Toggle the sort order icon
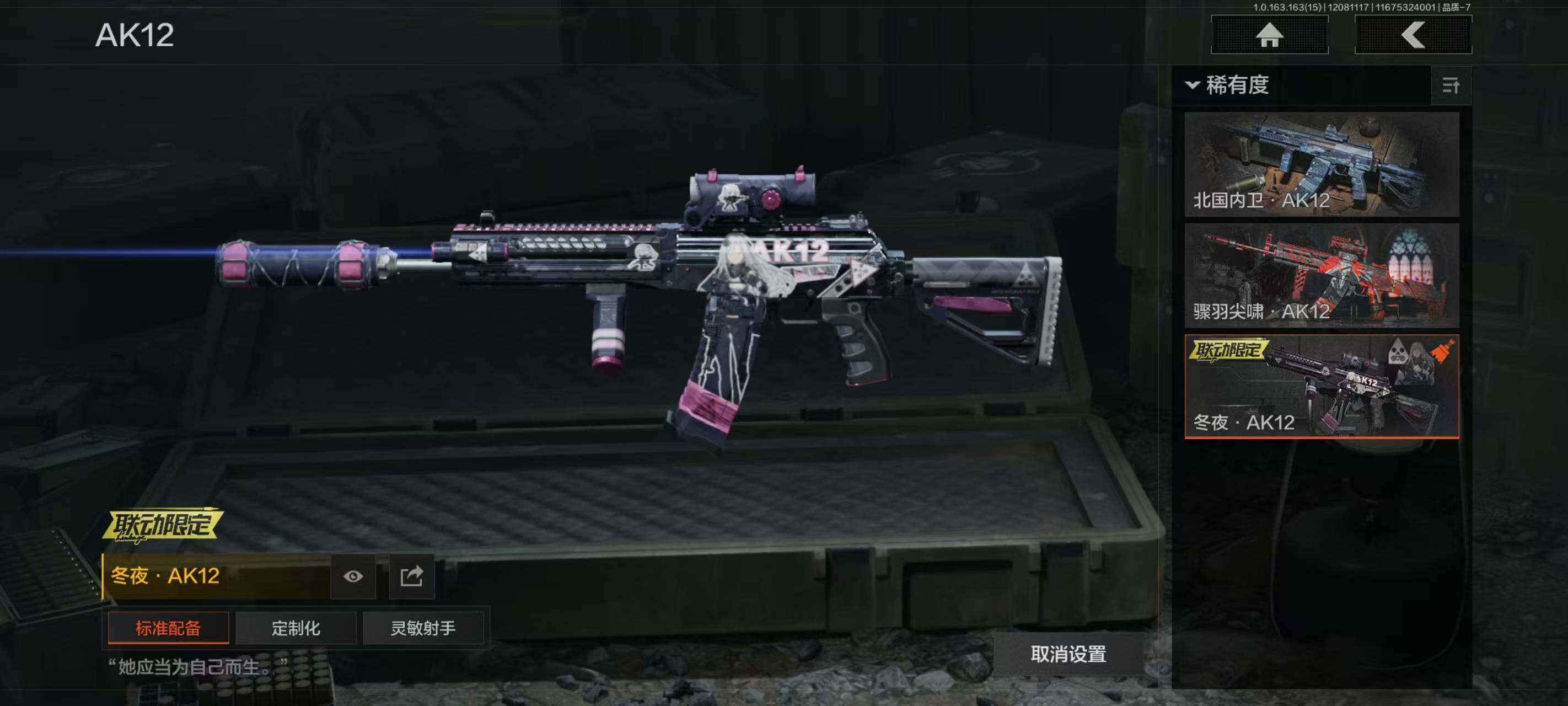 click(1451, 85)
